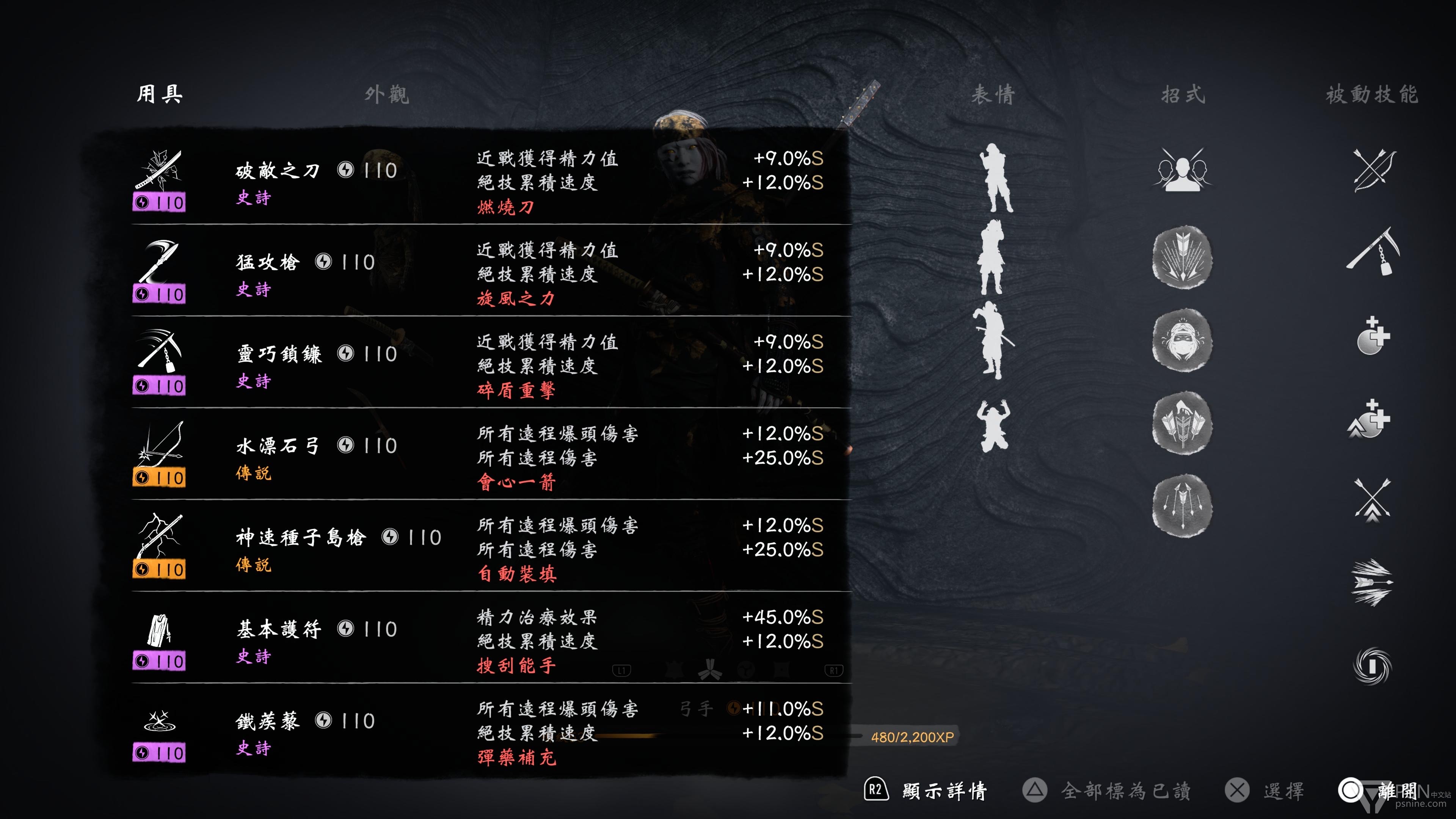Viewport: 1456px width, 819px height.
Task: Open the 外觀 appearance tab
Action: pos(387,94)
